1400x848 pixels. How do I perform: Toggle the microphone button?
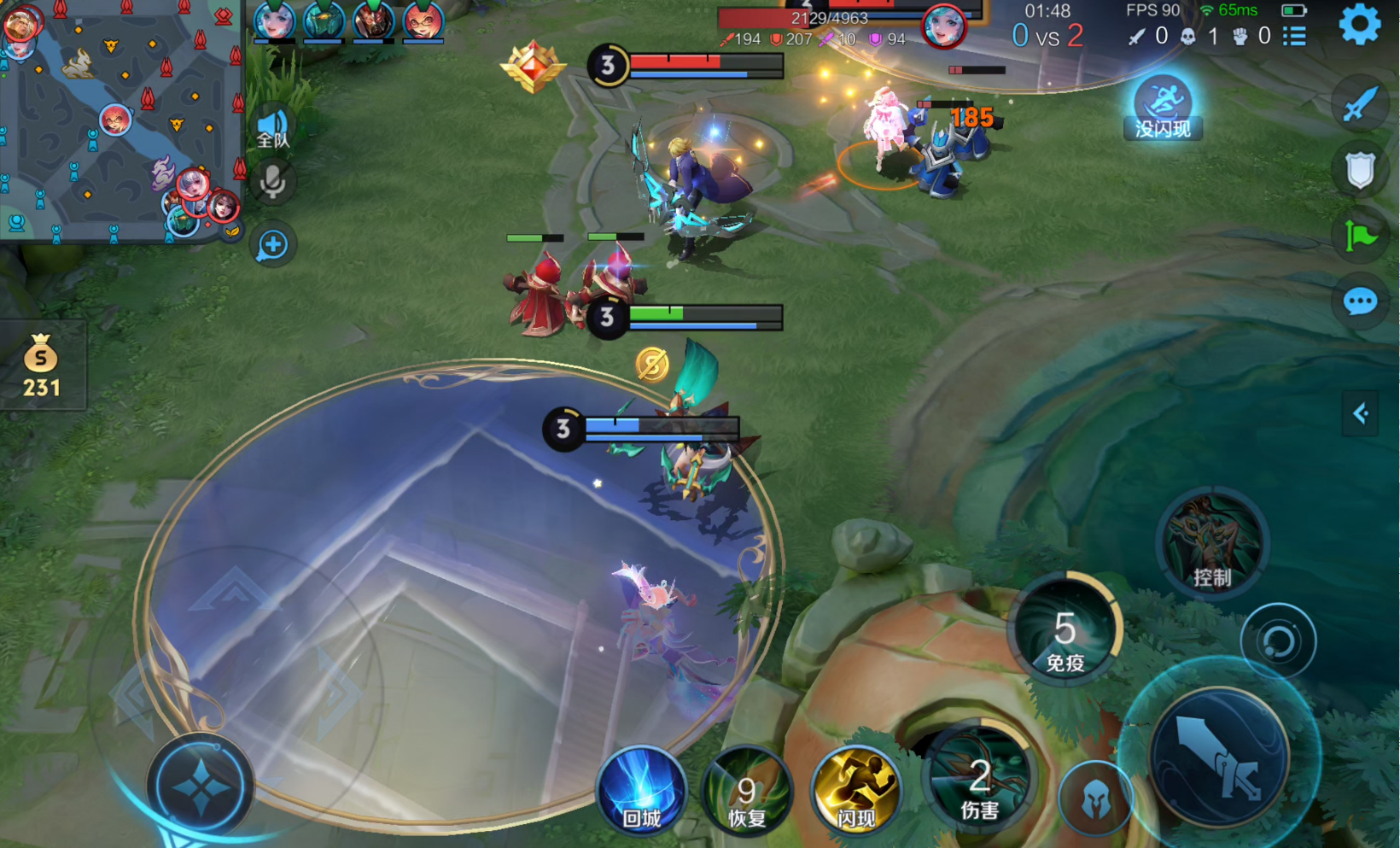click(273, 182)
